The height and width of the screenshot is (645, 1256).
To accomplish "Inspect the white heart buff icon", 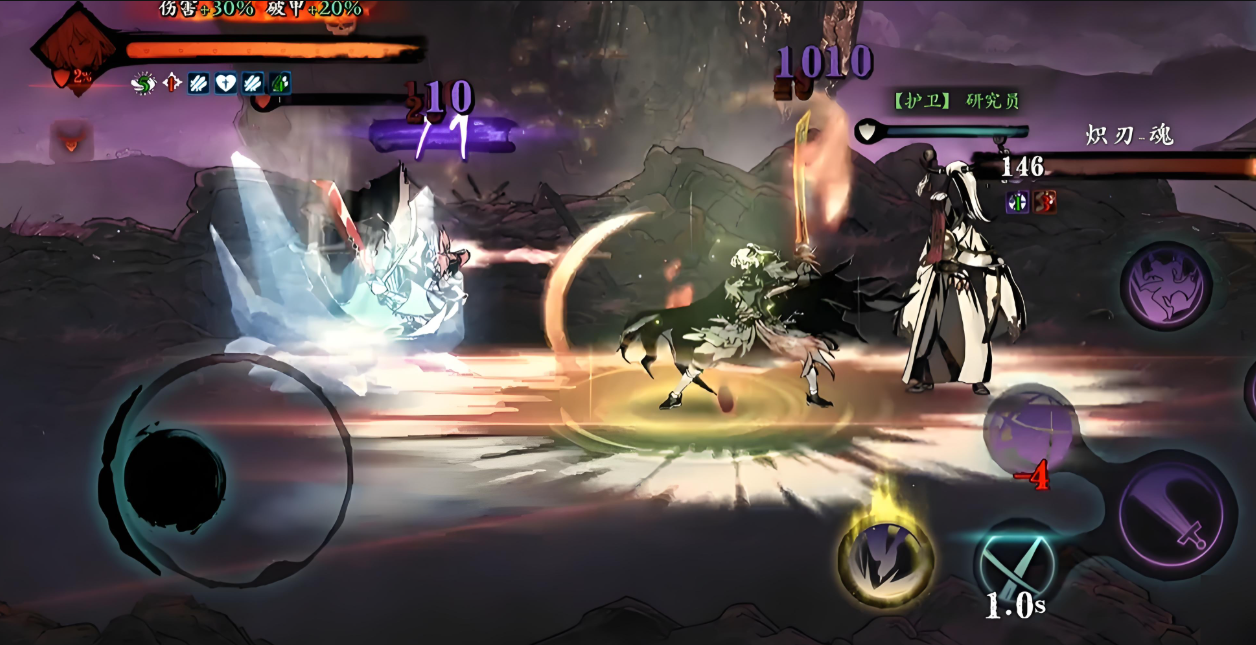I will [x=226, y=84].
